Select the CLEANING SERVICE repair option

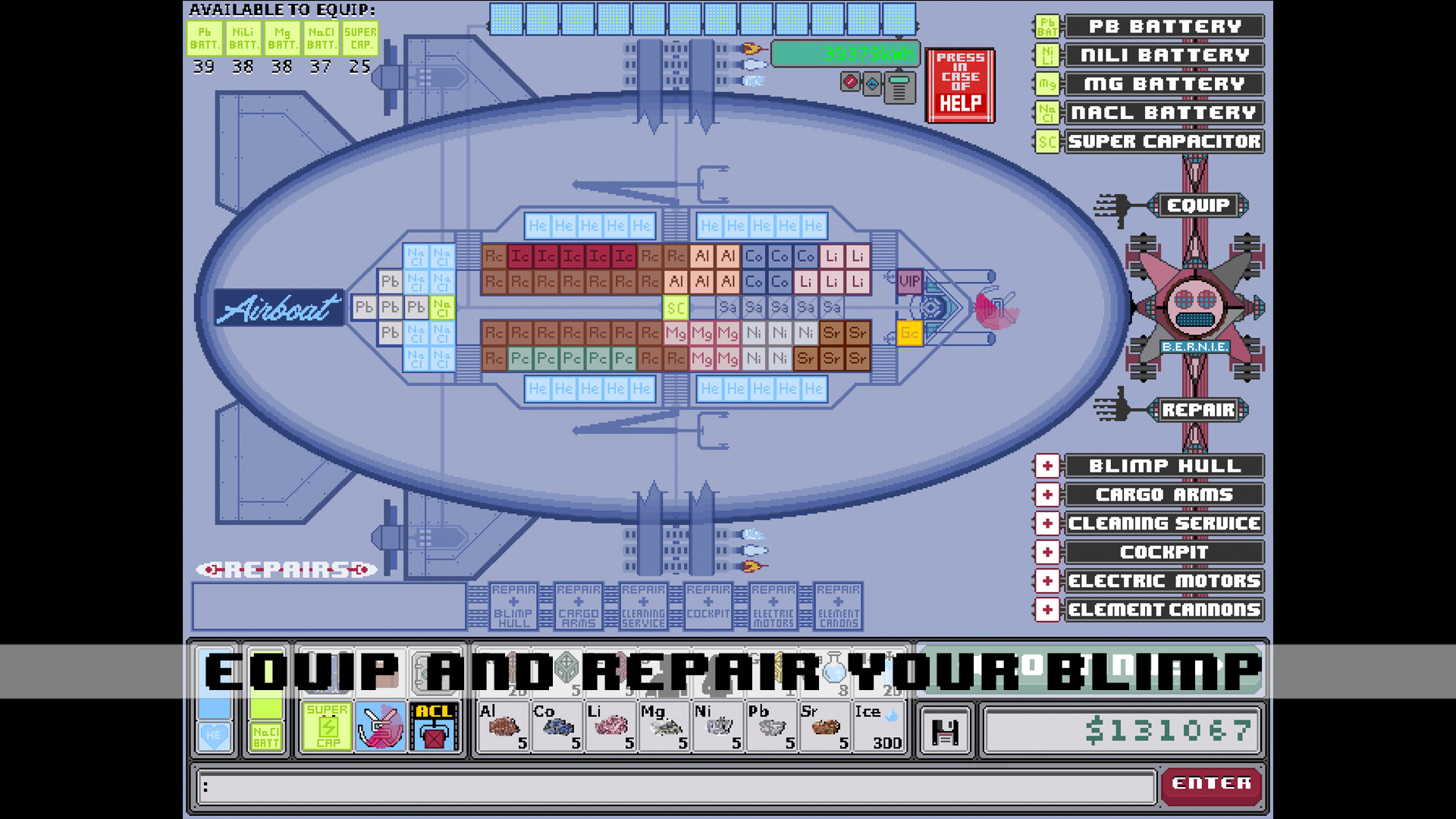[x=1164, y=523]
